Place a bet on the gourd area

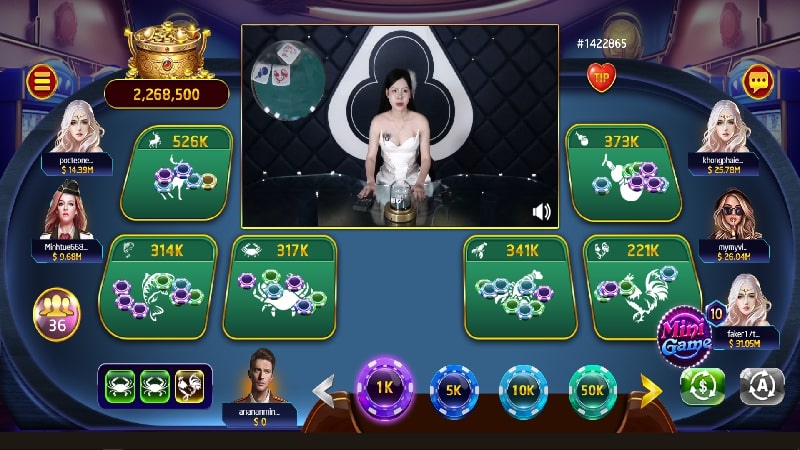click(x=623, y=173)
